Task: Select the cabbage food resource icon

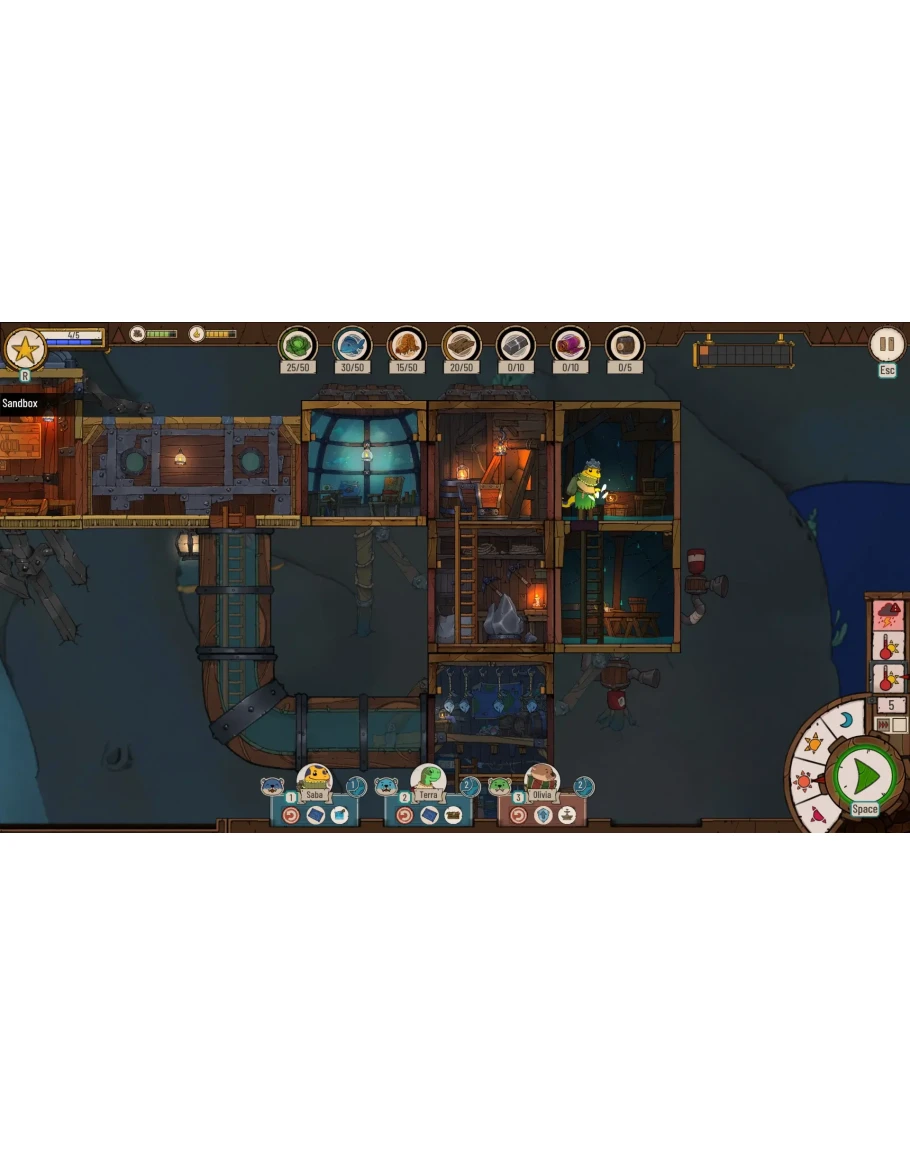Action: [297, 345]
